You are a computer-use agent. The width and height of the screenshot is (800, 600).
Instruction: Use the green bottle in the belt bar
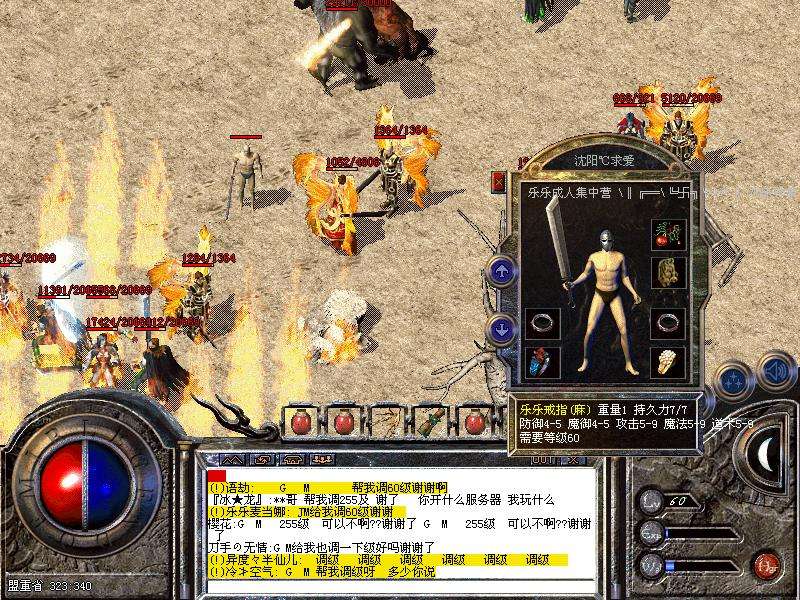(x=430, y=421)
